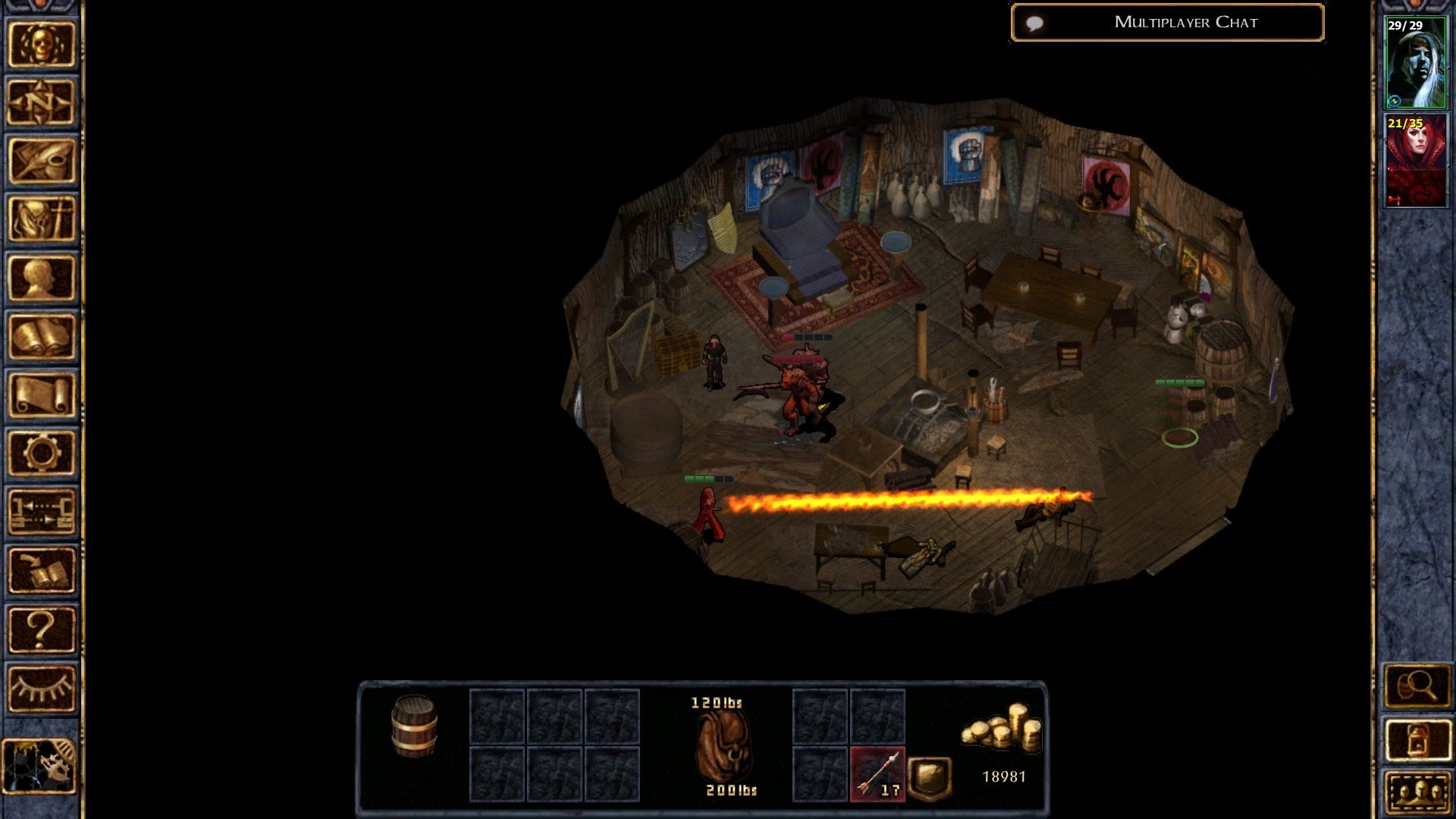Open the inventory helmet and sword button
The height and width of the screenshot is (819, 1456).
pos(42,219)
